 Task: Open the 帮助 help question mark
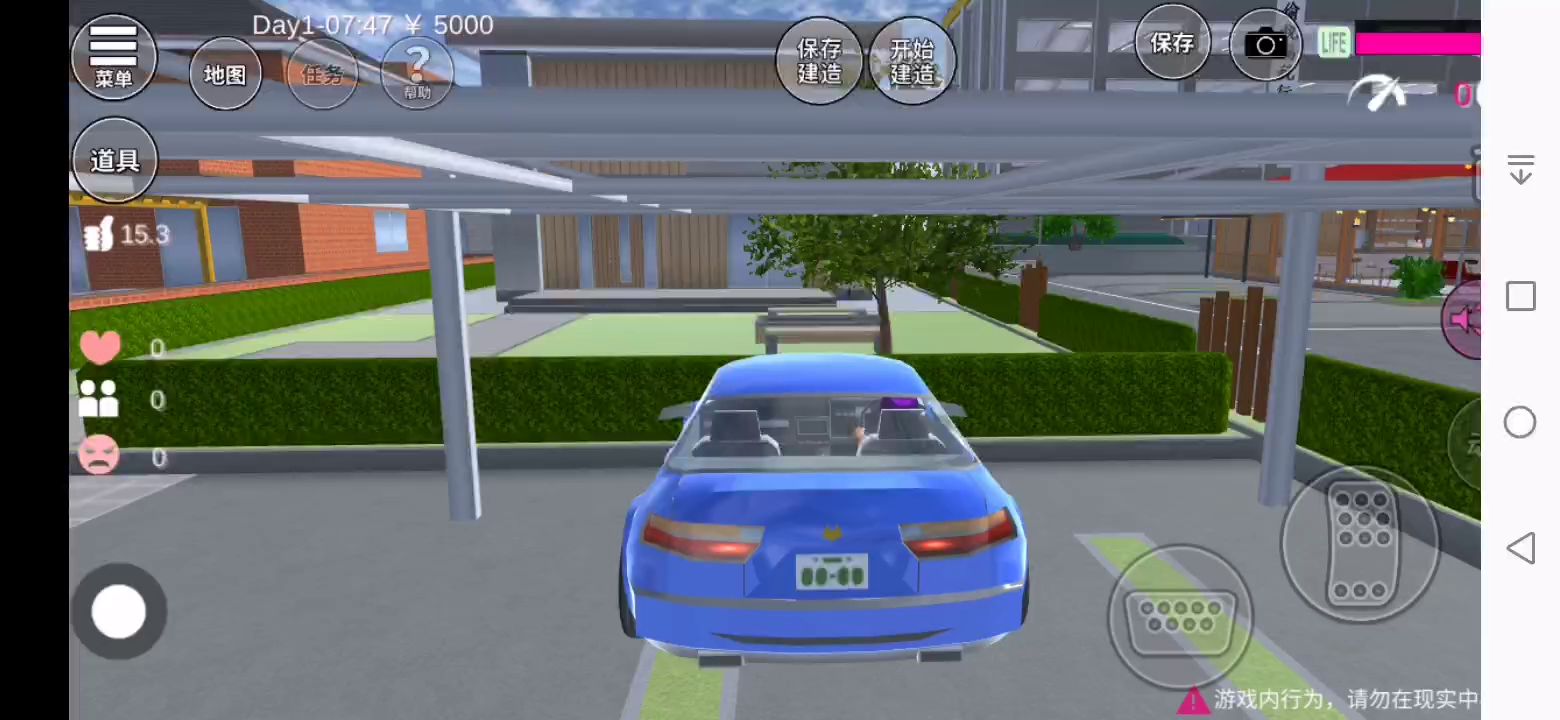tap(417, 72)
